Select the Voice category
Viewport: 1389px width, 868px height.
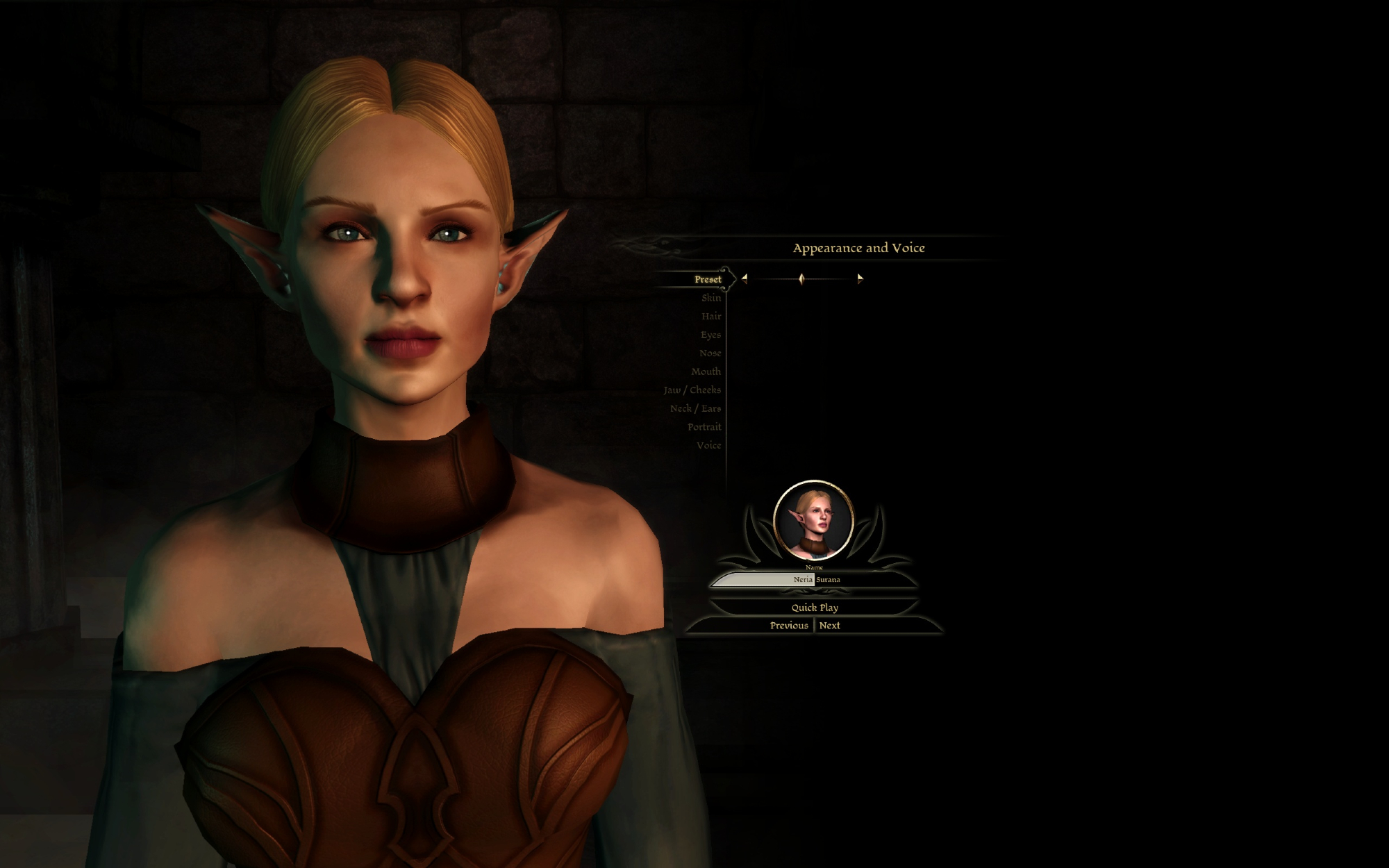708,445
